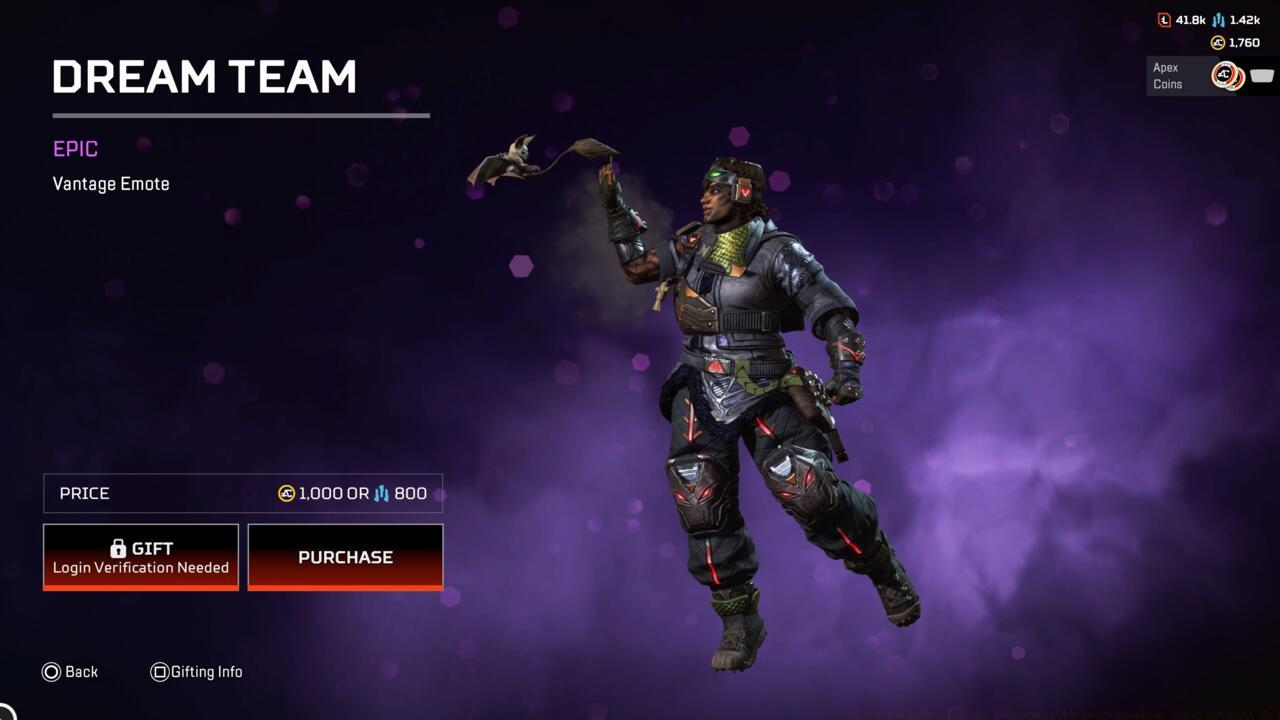Select the Vantage Emote description text
This screenshot has width=1280, height=720.
[111, 183]
